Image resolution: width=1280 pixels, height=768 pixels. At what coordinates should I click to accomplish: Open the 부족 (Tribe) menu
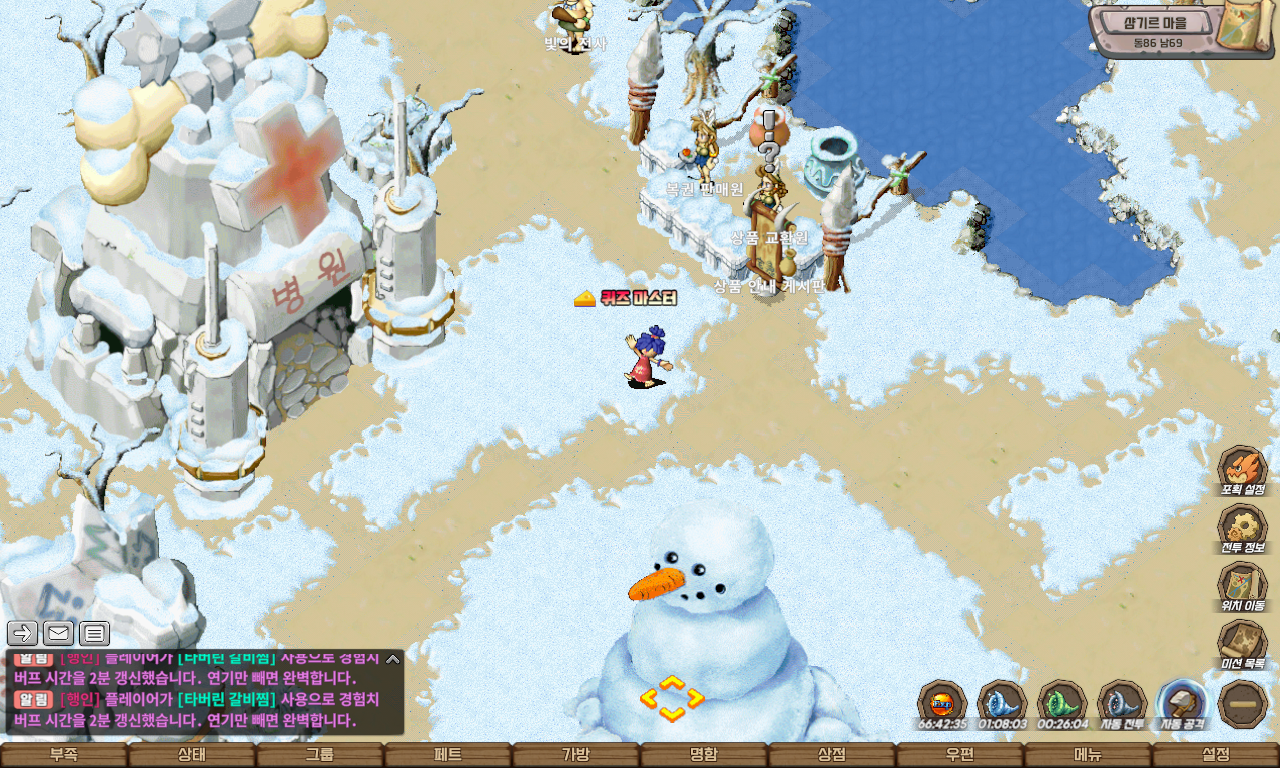tap(64, 755)
